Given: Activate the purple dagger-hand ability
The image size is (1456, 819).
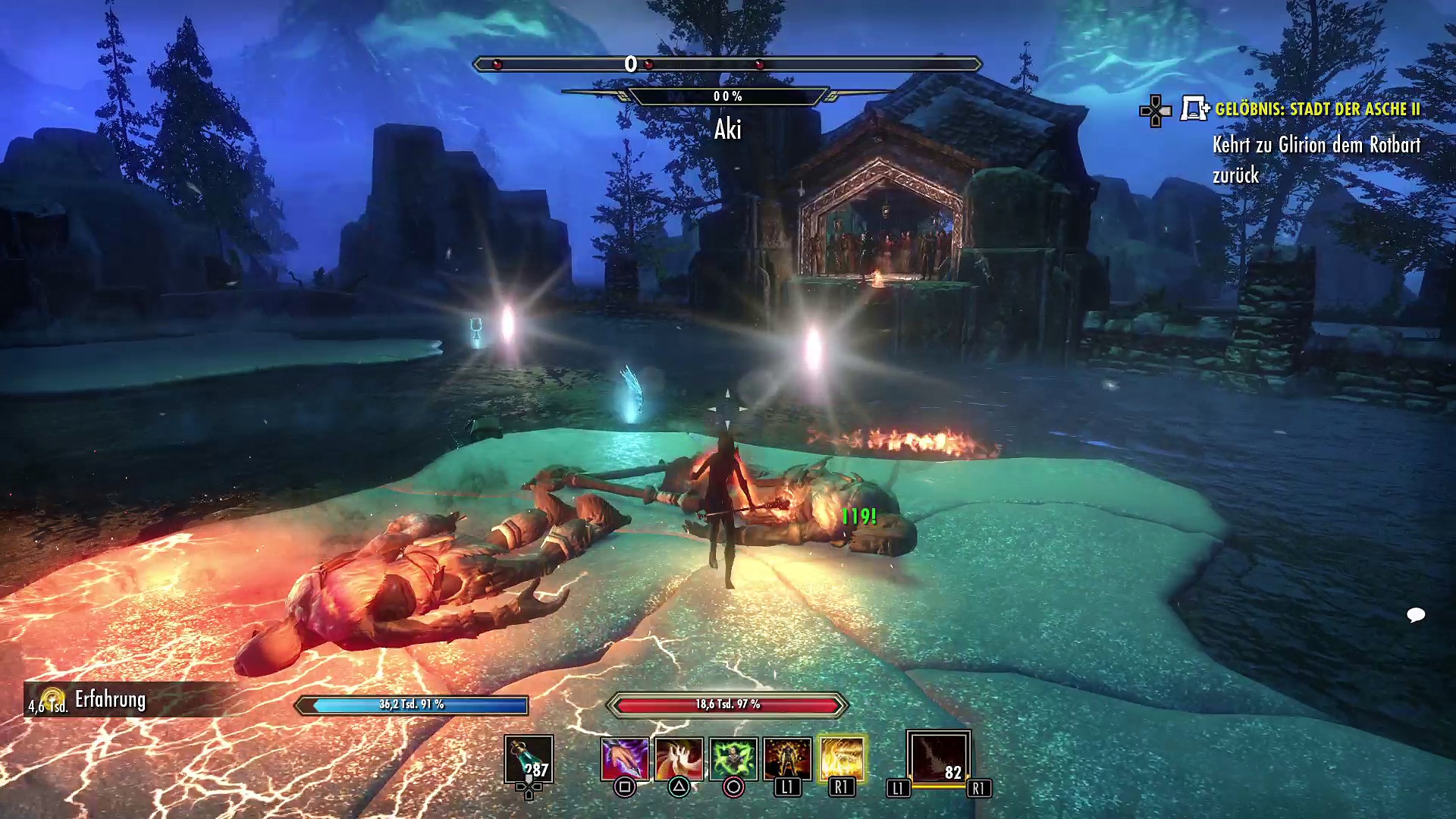Looking at the screenshot, I should coord(624,759).
